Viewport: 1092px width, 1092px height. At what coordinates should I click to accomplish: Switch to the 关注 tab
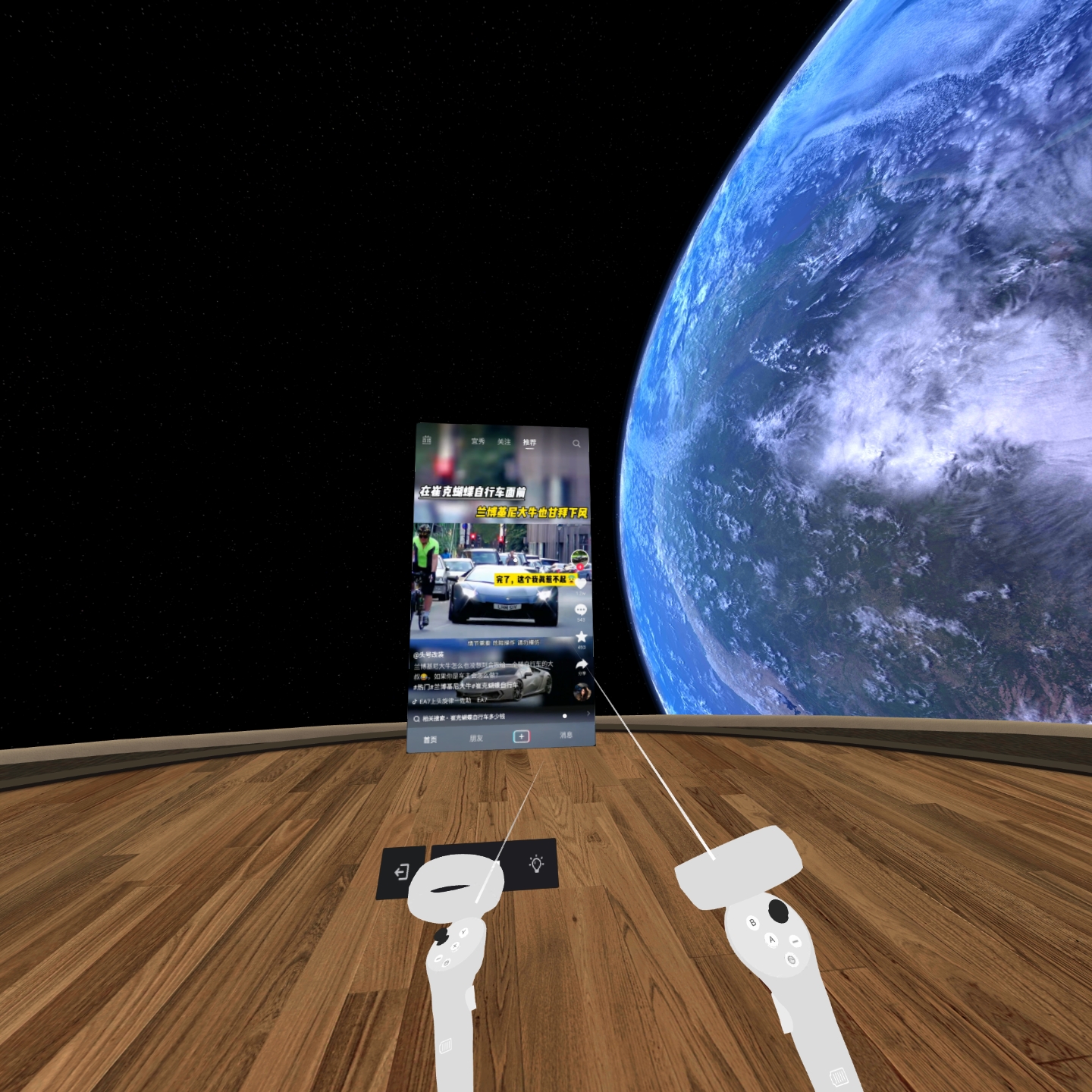504,443
